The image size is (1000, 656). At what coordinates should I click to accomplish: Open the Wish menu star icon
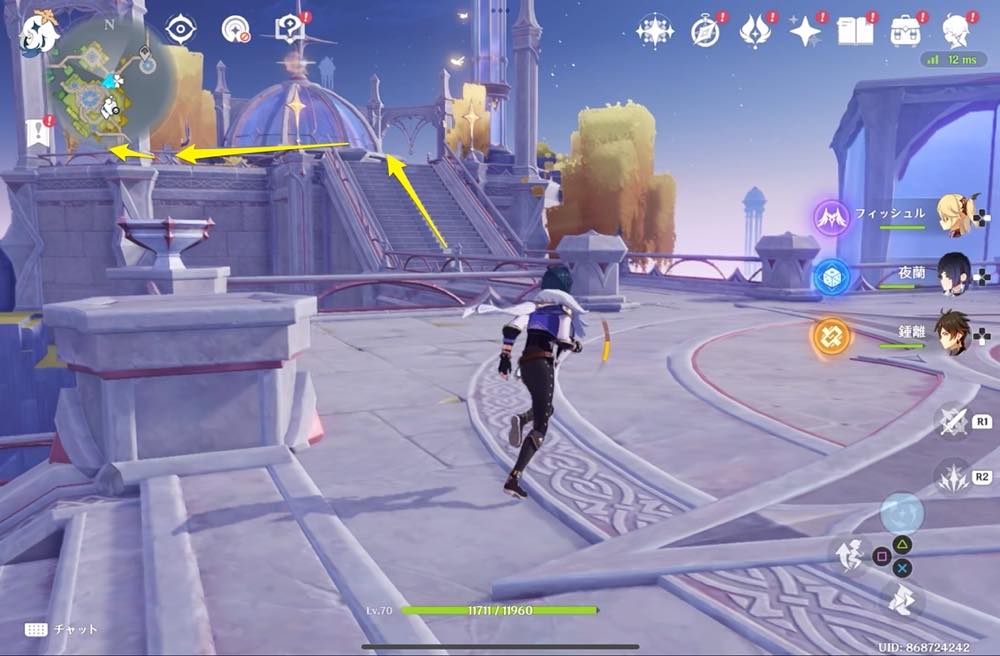coord(655,32)
